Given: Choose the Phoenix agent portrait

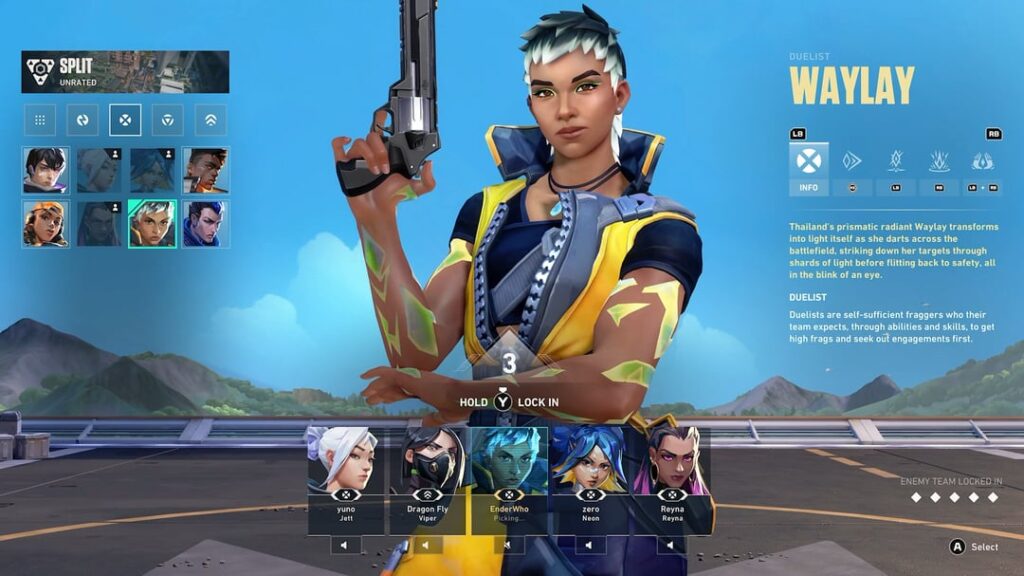Looking at the screenshot, I should coord(206,170).
